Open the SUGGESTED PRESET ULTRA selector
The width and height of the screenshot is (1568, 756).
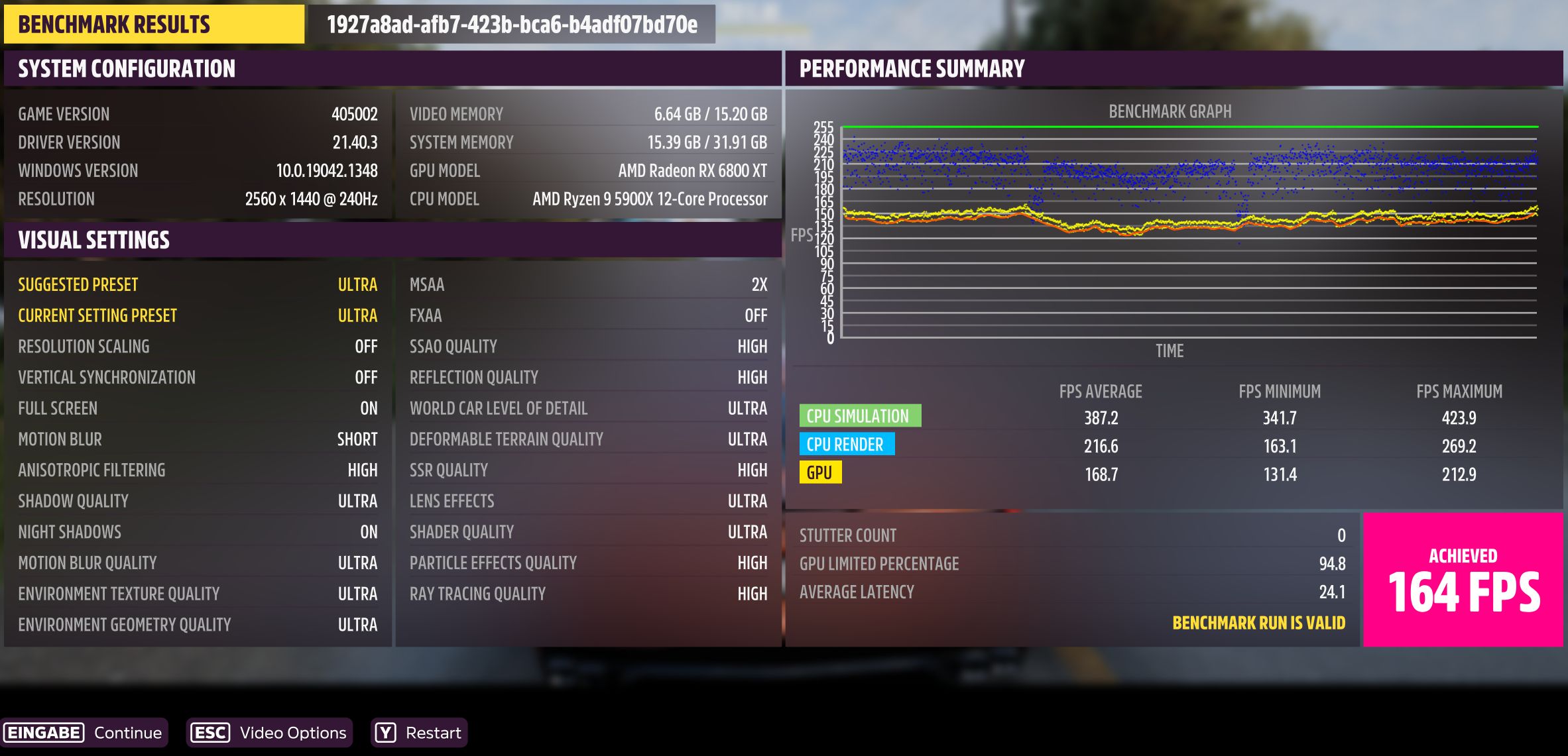click(x=199, y=284)
